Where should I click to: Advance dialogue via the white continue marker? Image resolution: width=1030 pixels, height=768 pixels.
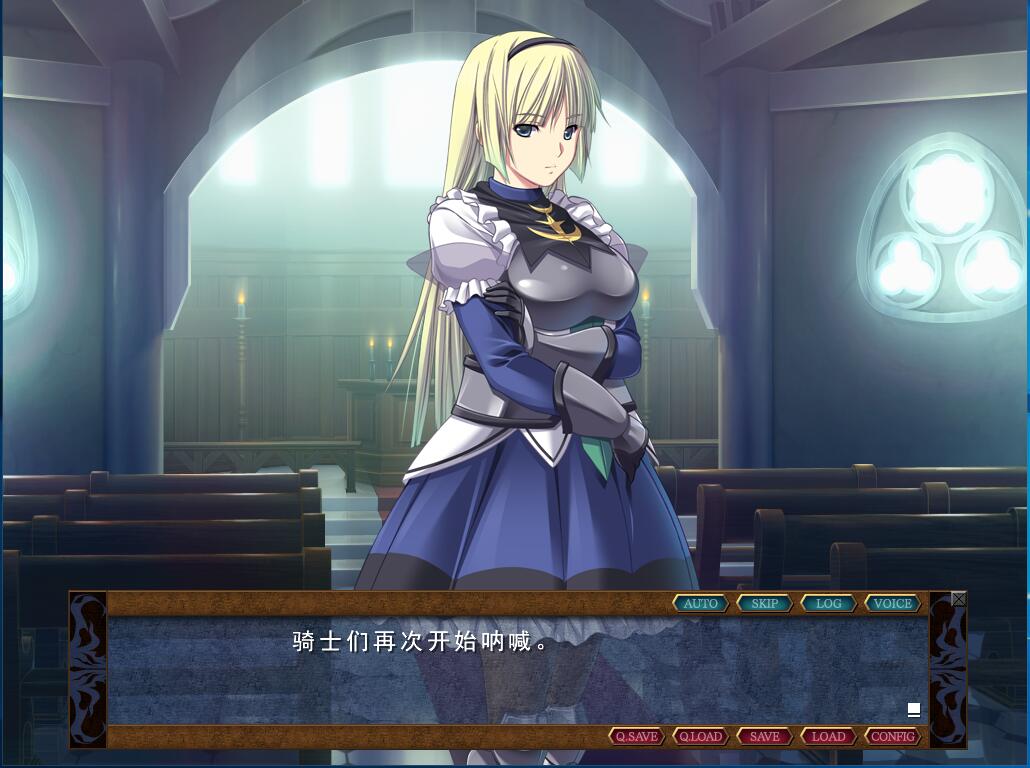point(913,709)
